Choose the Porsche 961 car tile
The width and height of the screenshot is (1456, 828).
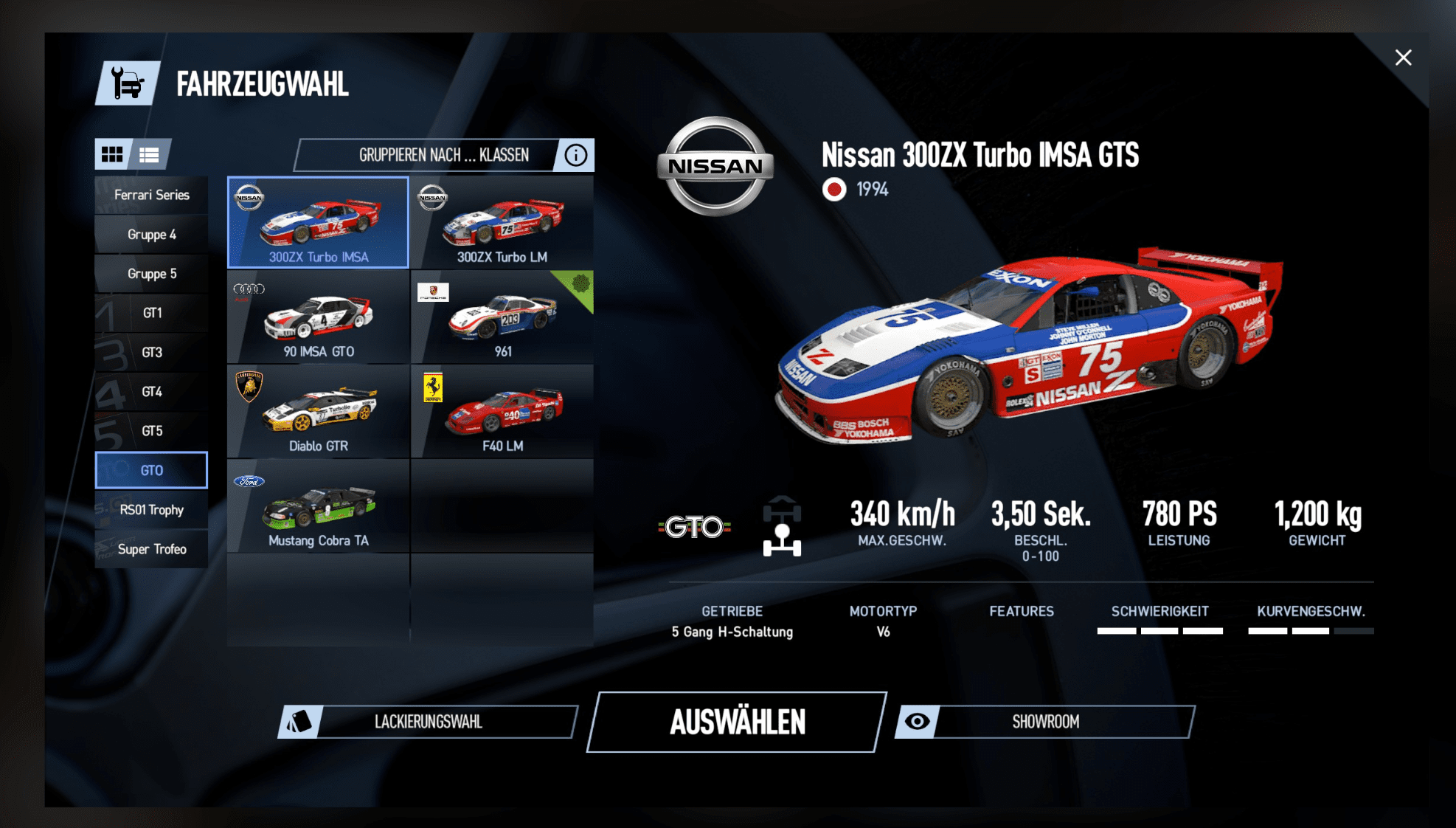click(502, 317)
